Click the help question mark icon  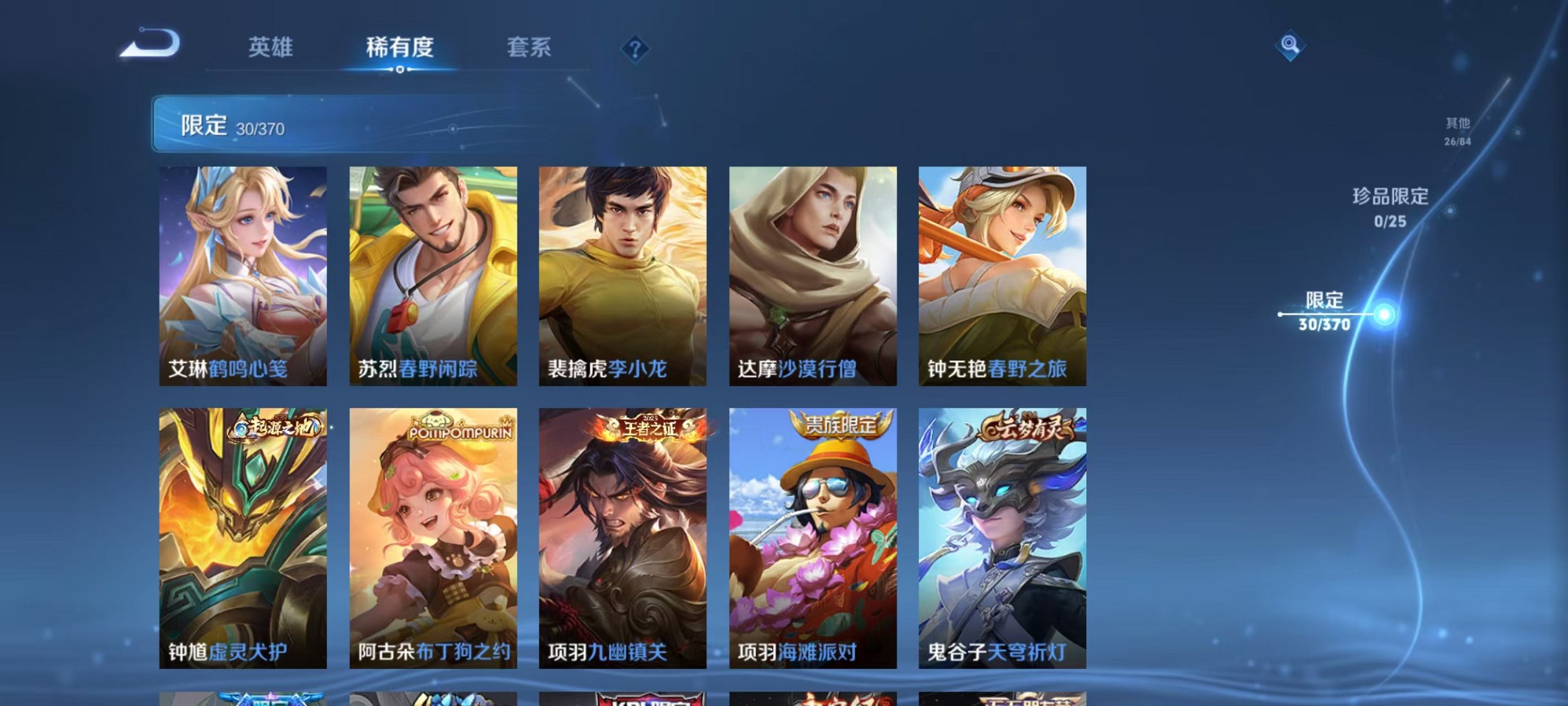pyautogui.click(x=636, y=48)
